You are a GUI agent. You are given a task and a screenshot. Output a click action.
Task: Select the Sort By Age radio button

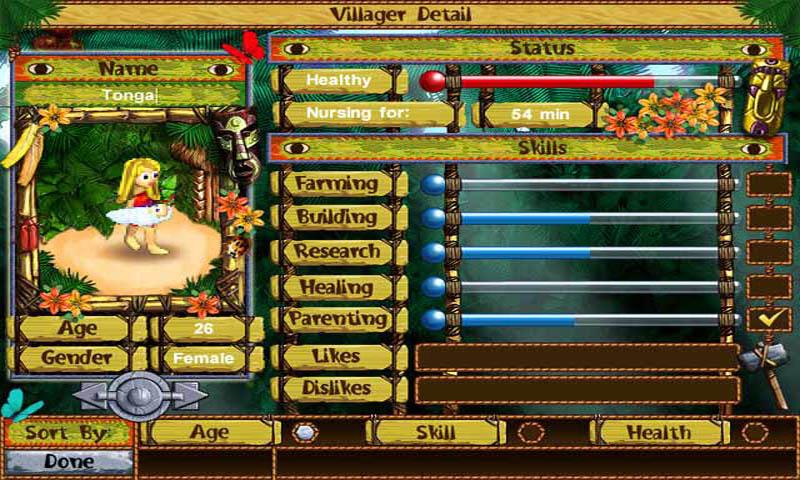304,433
